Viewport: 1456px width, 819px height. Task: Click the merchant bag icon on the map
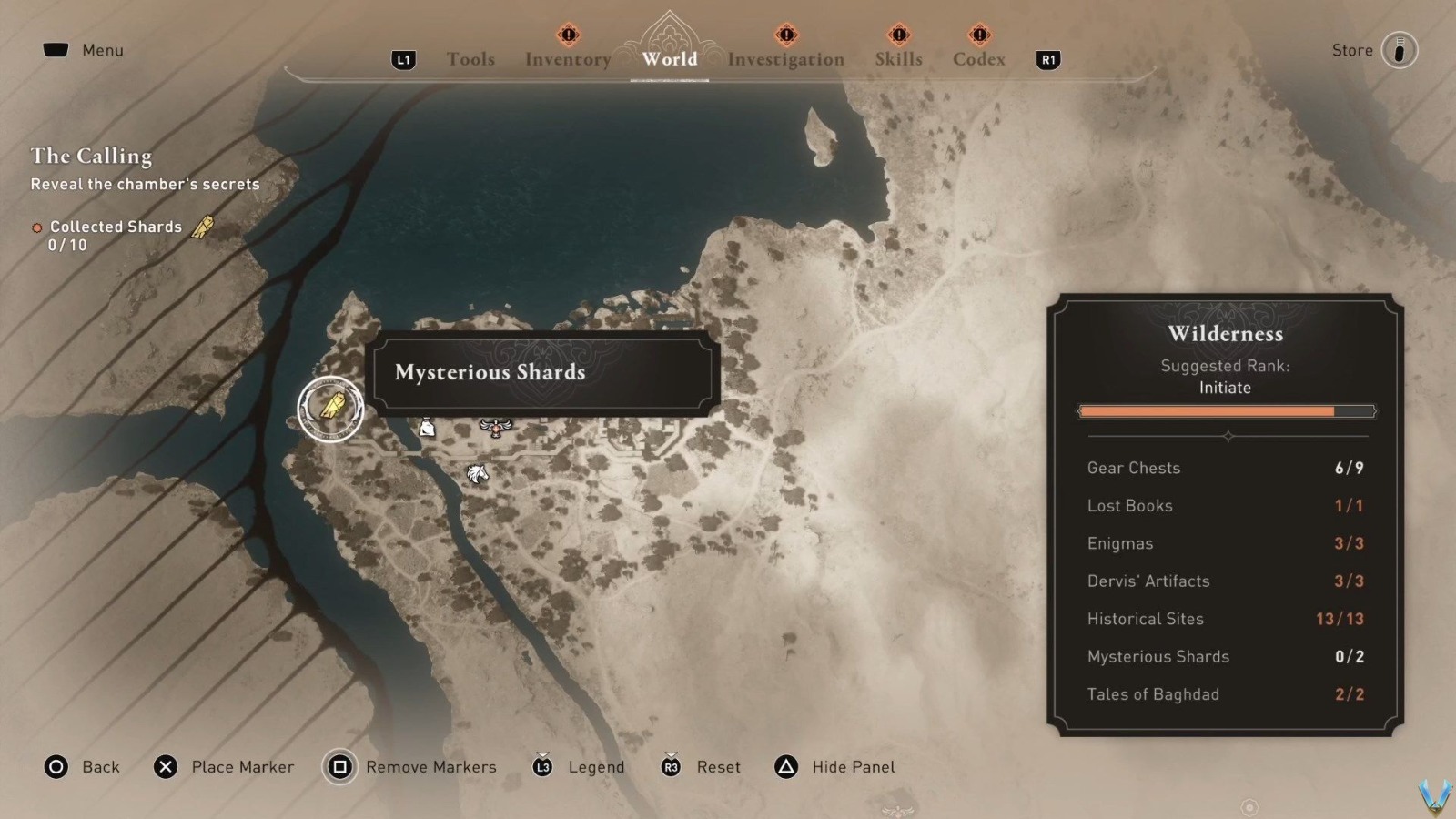(x=426, y=428)
